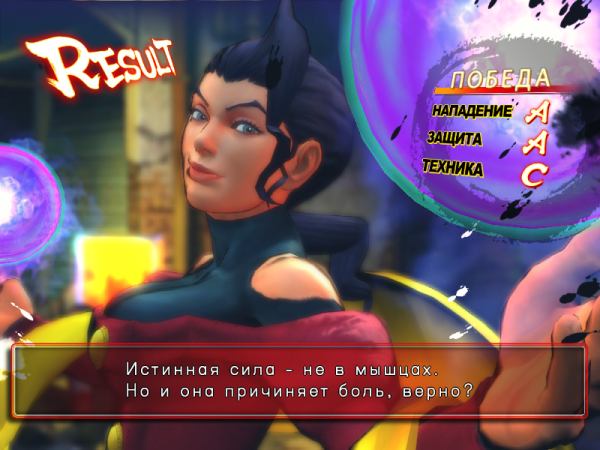600x450 pixels.
Task: Advance the victory quote dialogue box
Action: (x=299, y=380)
